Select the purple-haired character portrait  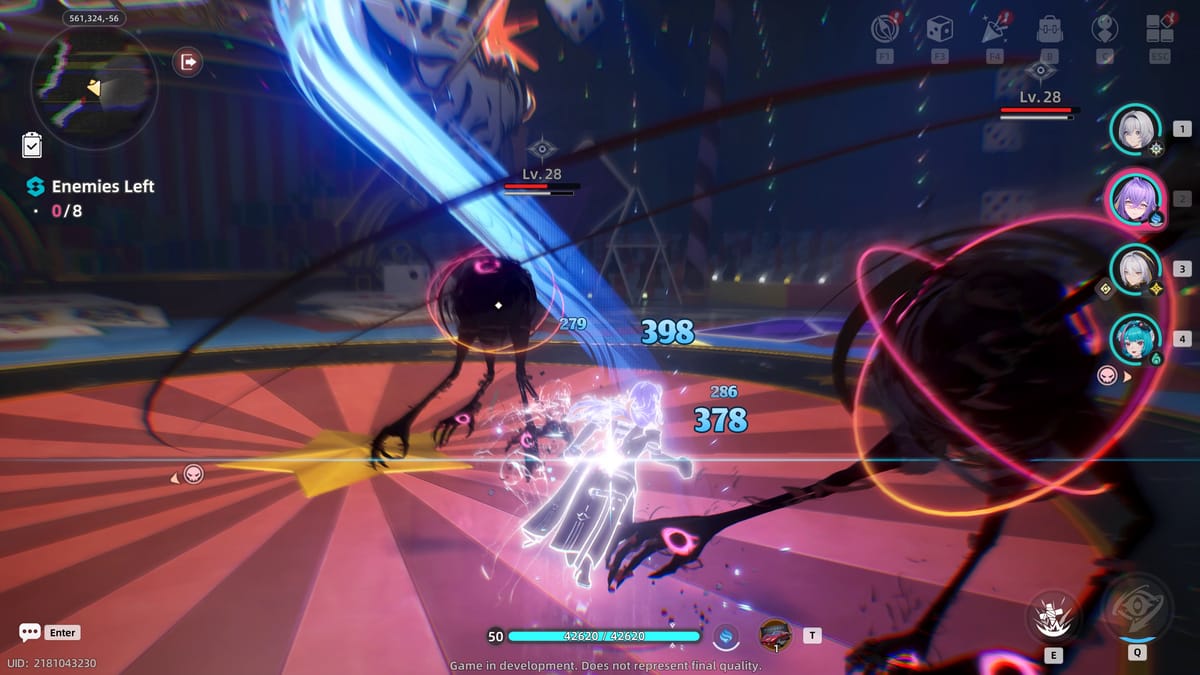(1134, 199)
